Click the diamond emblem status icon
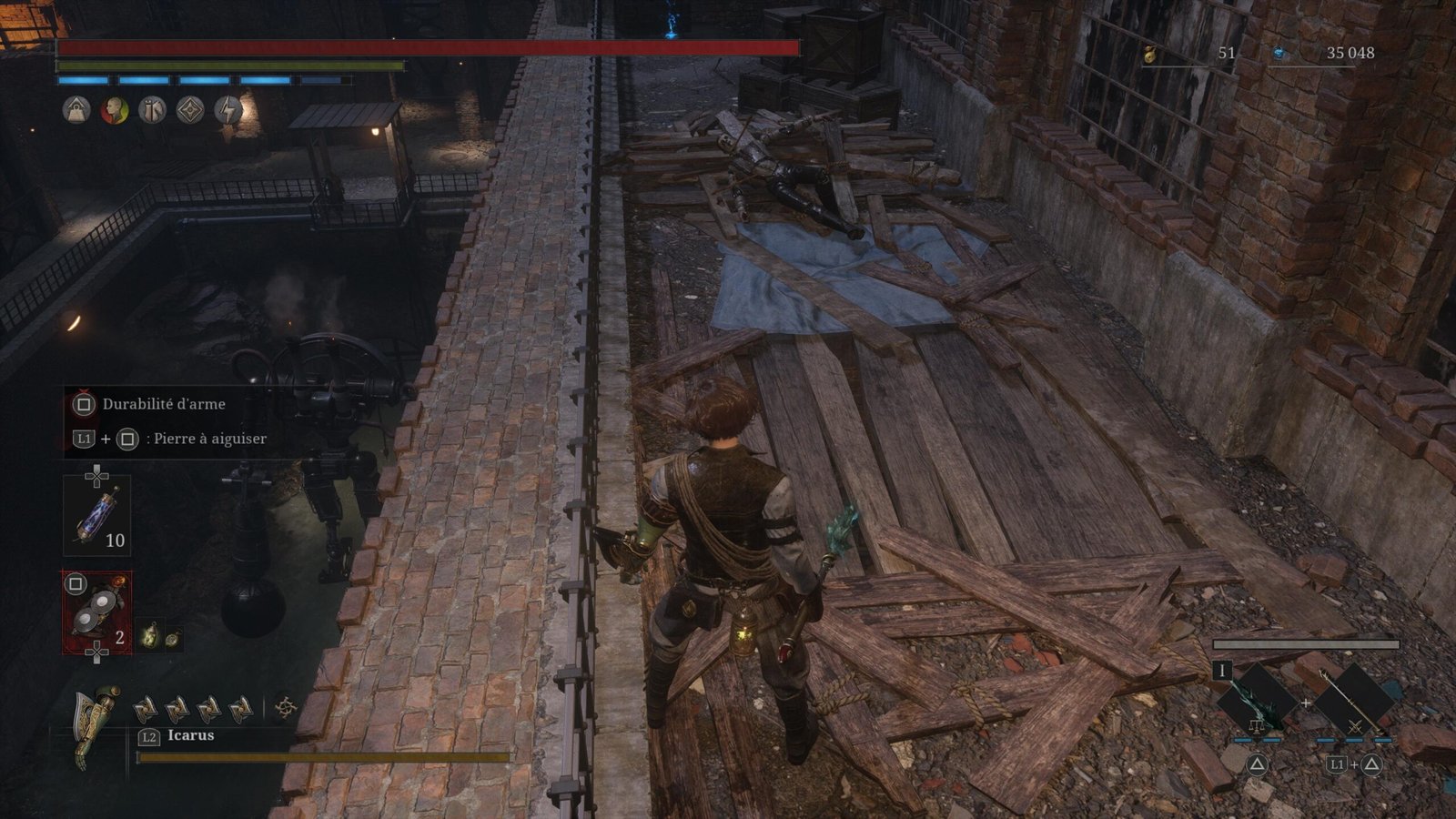1456x819 pixels. click(189, 110)
